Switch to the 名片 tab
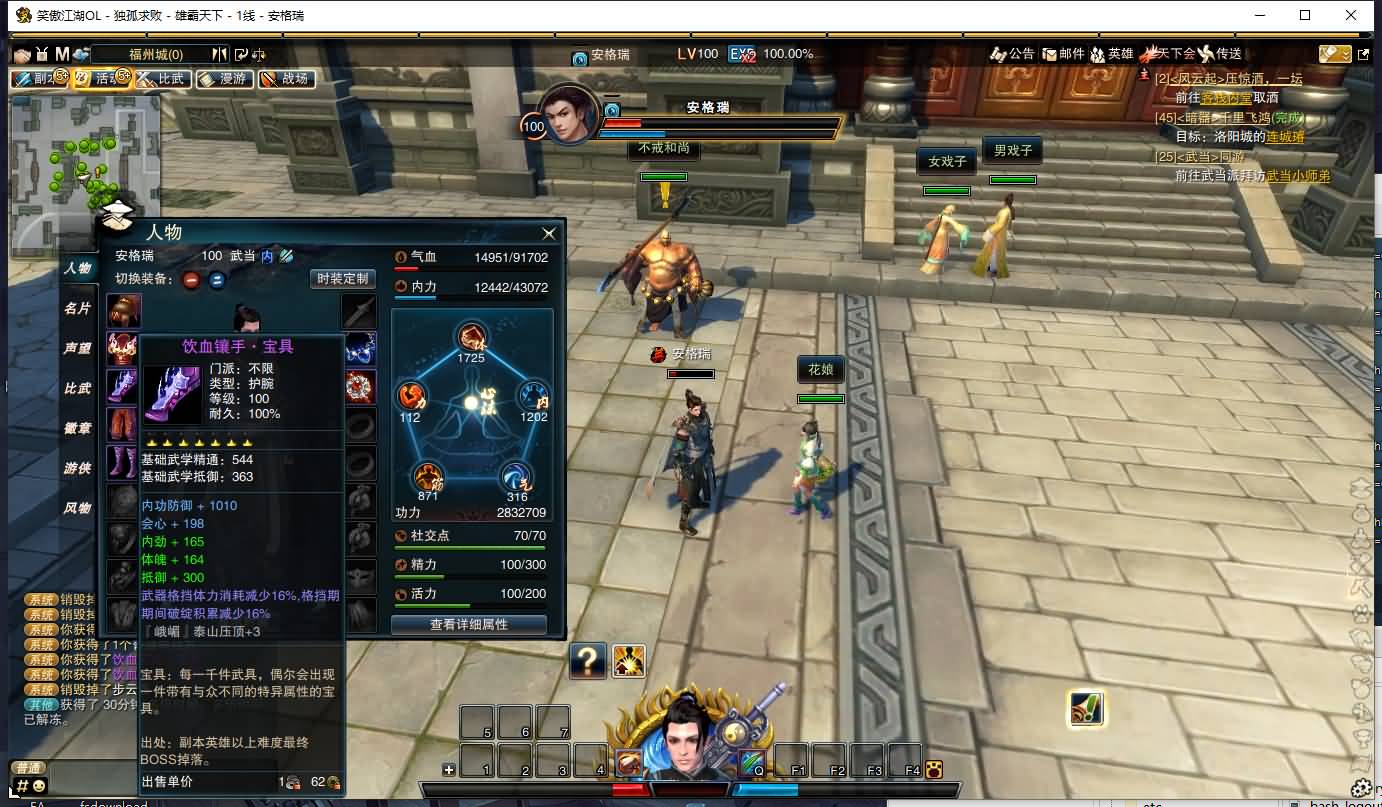This screenshot has width=1382, height=807. [78, 308]
